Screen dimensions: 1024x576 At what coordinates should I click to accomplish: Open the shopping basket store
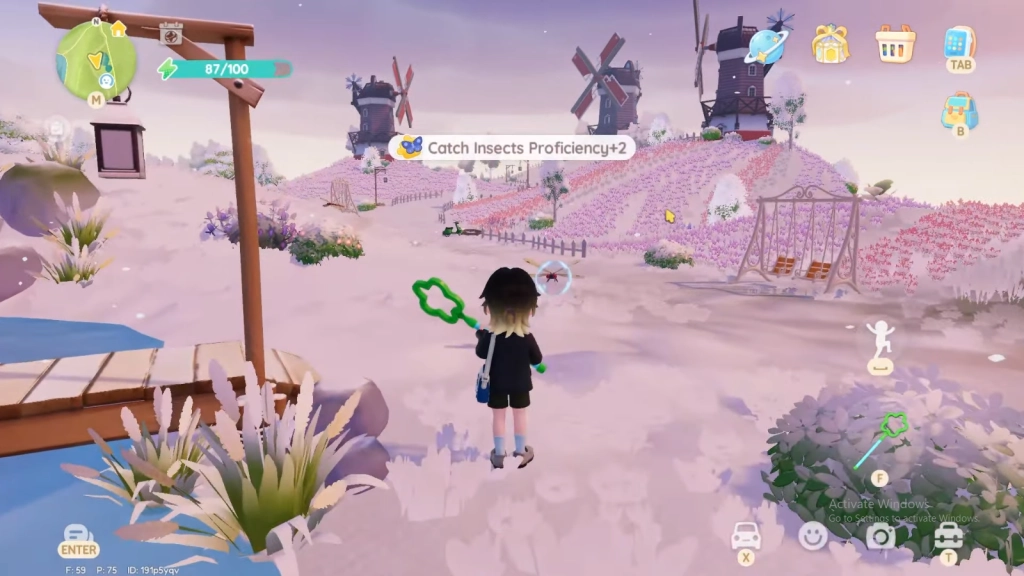tap(895, 43)
